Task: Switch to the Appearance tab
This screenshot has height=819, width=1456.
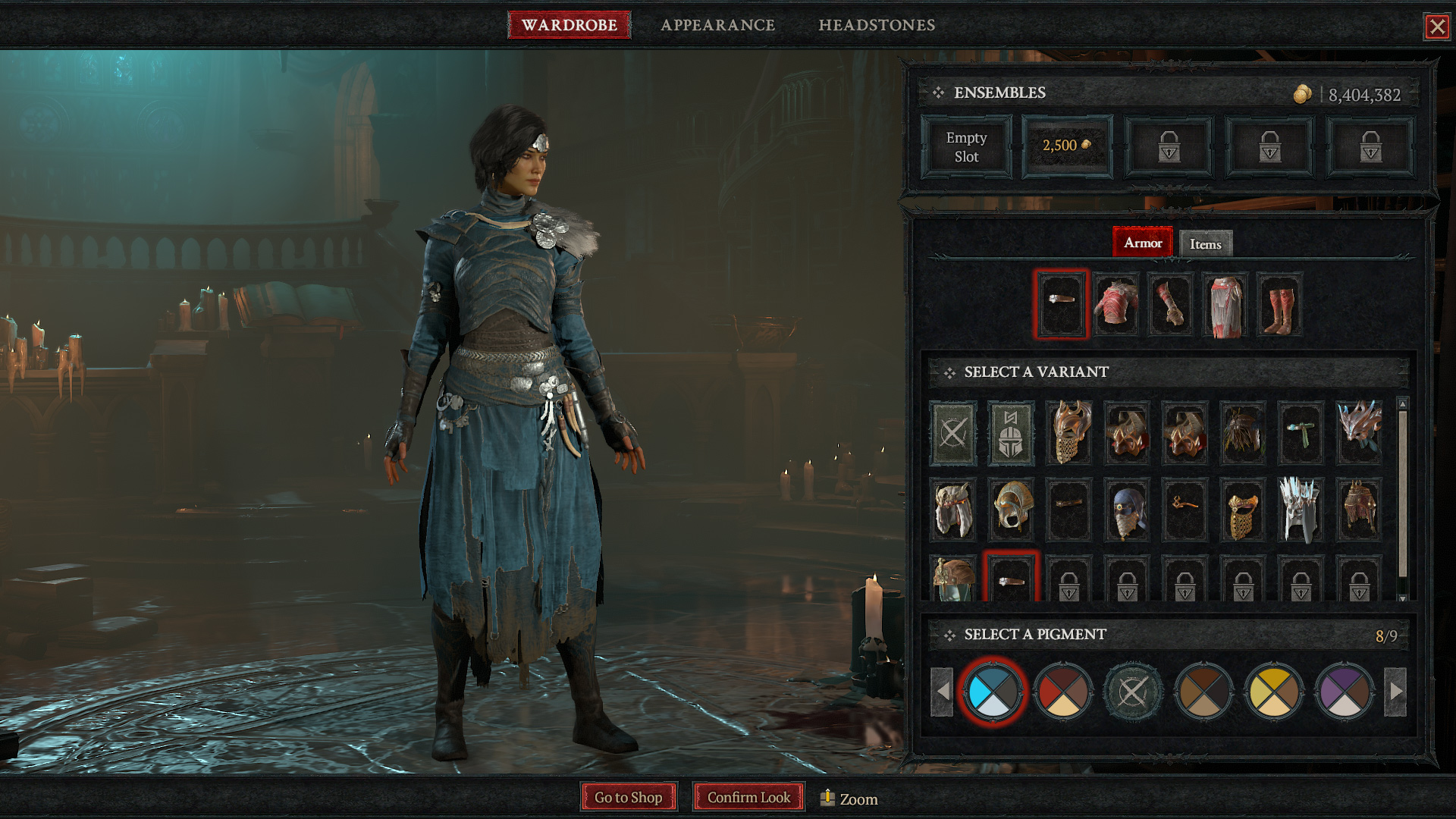Action: 717,25
